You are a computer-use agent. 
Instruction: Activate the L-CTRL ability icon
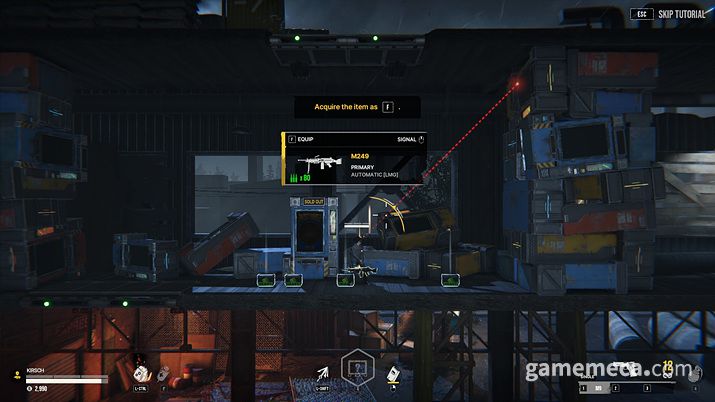(140, 372)
